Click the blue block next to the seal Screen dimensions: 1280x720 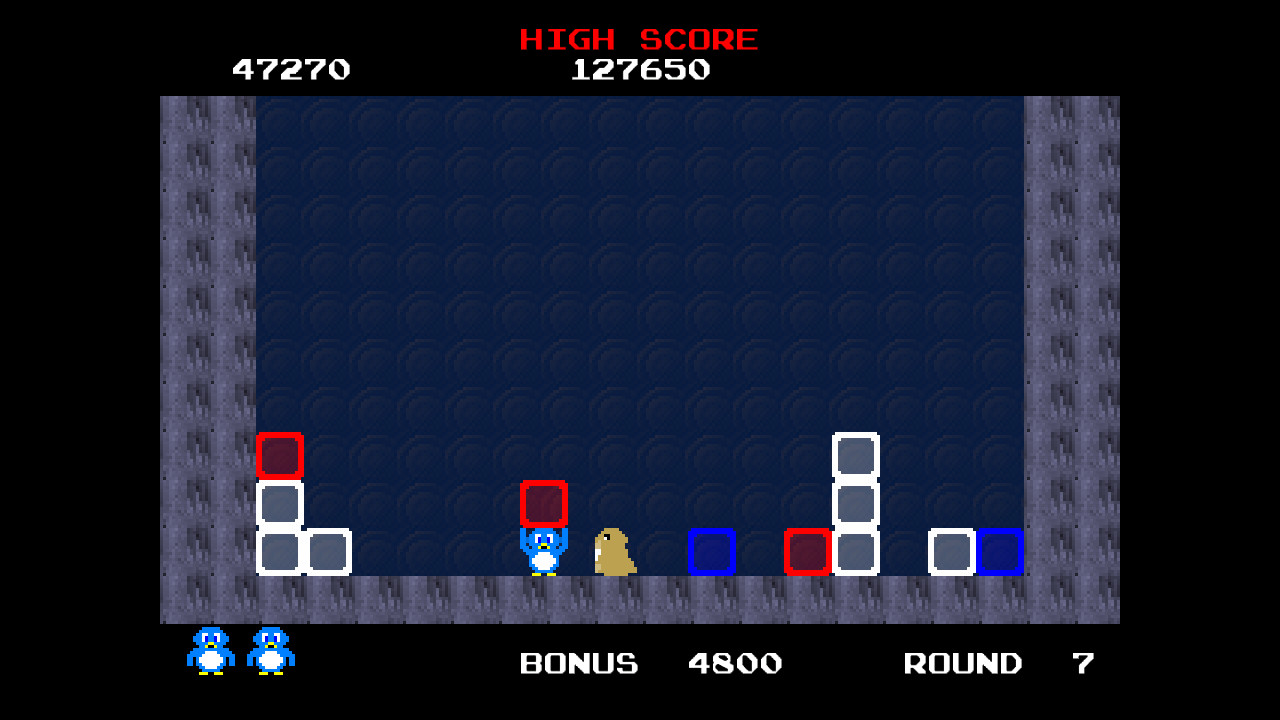tap(710, 551)
